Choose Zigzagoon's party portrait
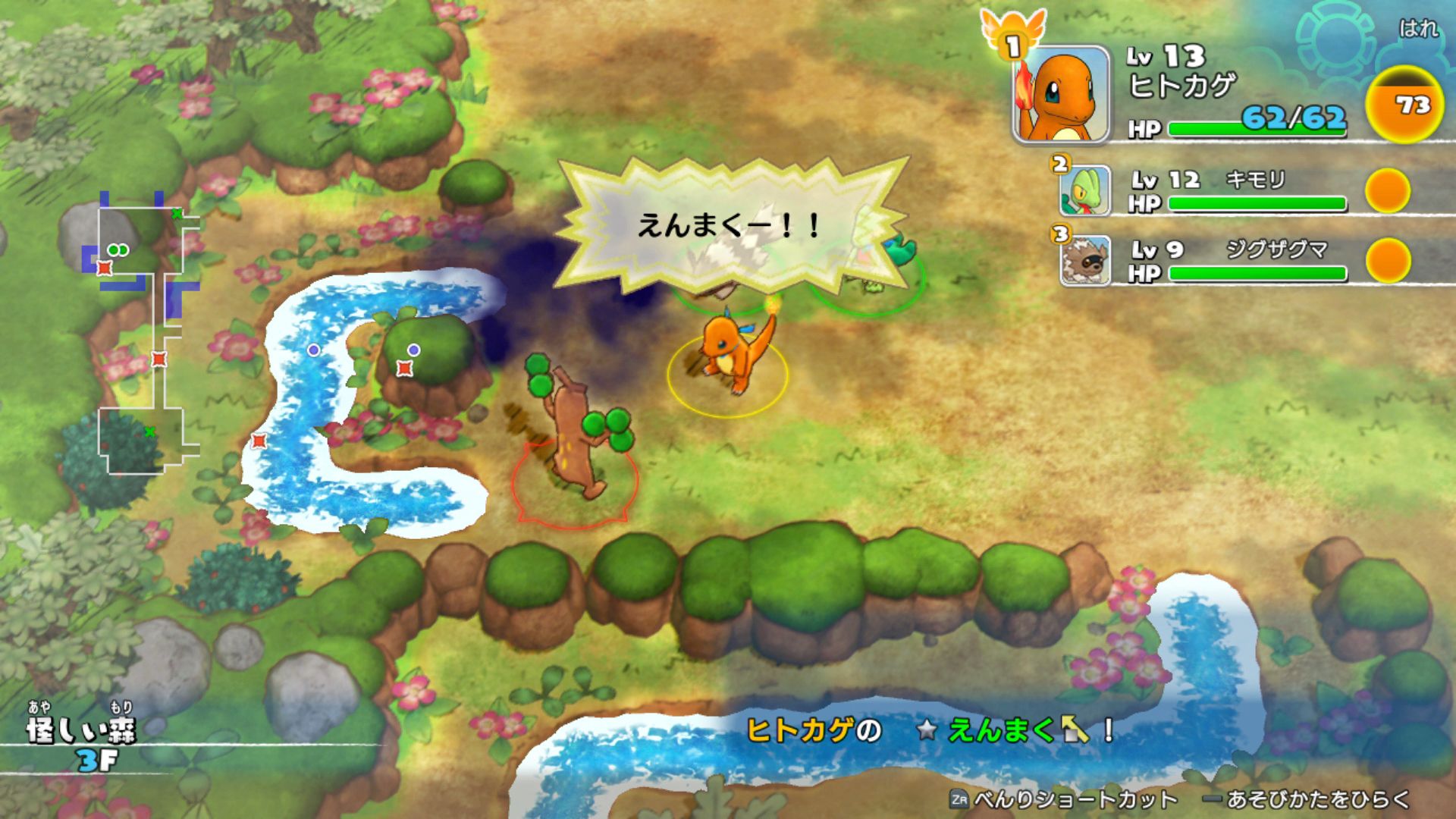This screenshot has width=1456, height=819. pyautogui.click(x=1085, y=260)
